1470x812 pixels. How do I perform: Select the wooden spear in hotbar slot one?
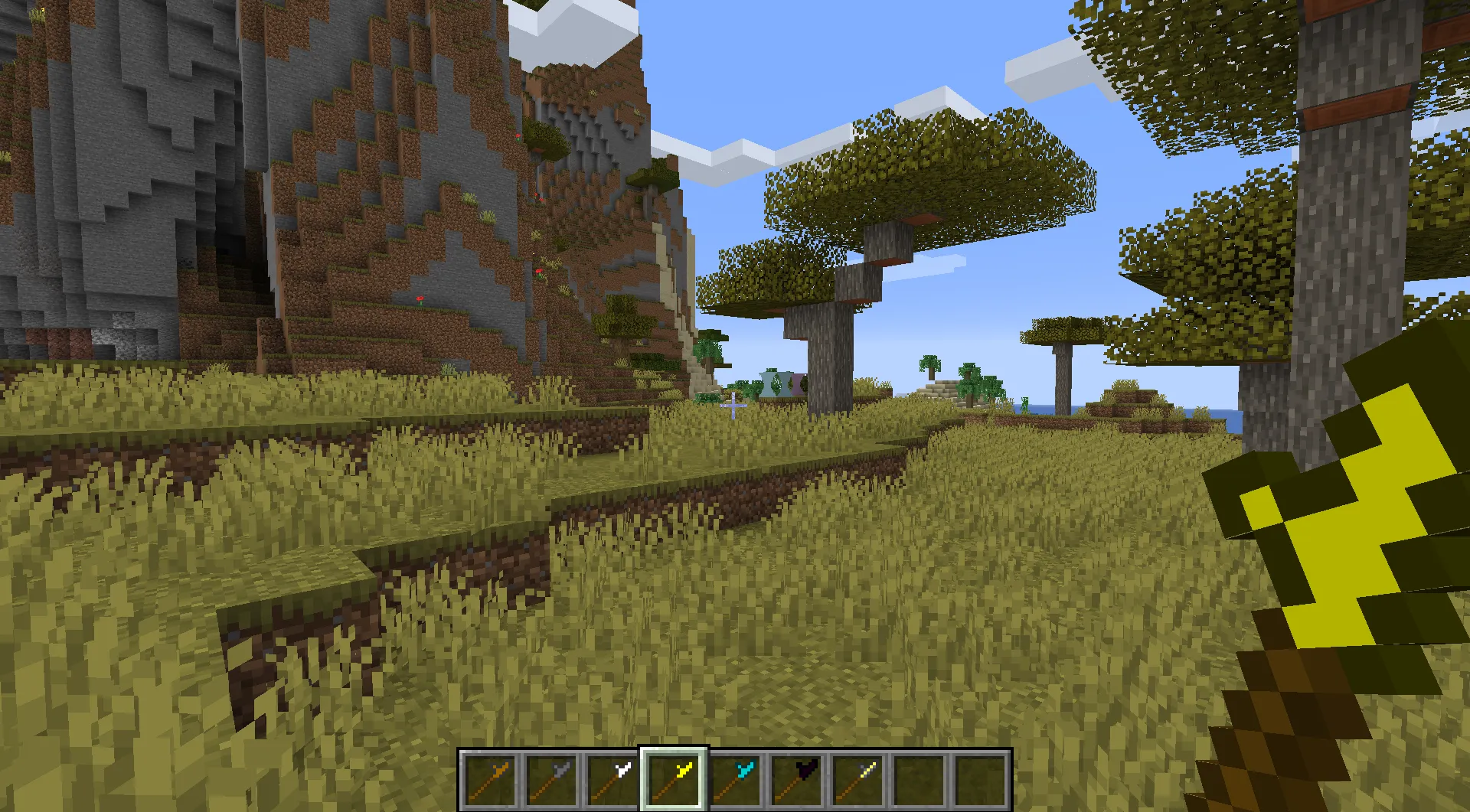point(490,780)
